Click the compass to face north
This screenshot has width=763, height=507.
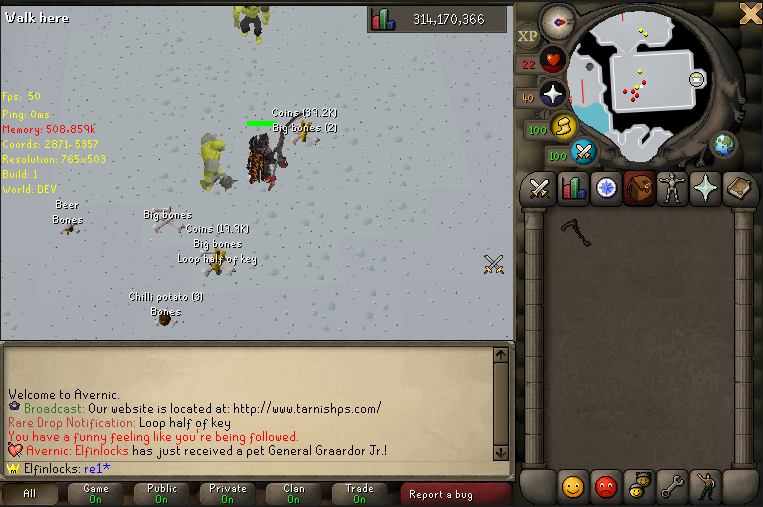click(x=558, y=19)
